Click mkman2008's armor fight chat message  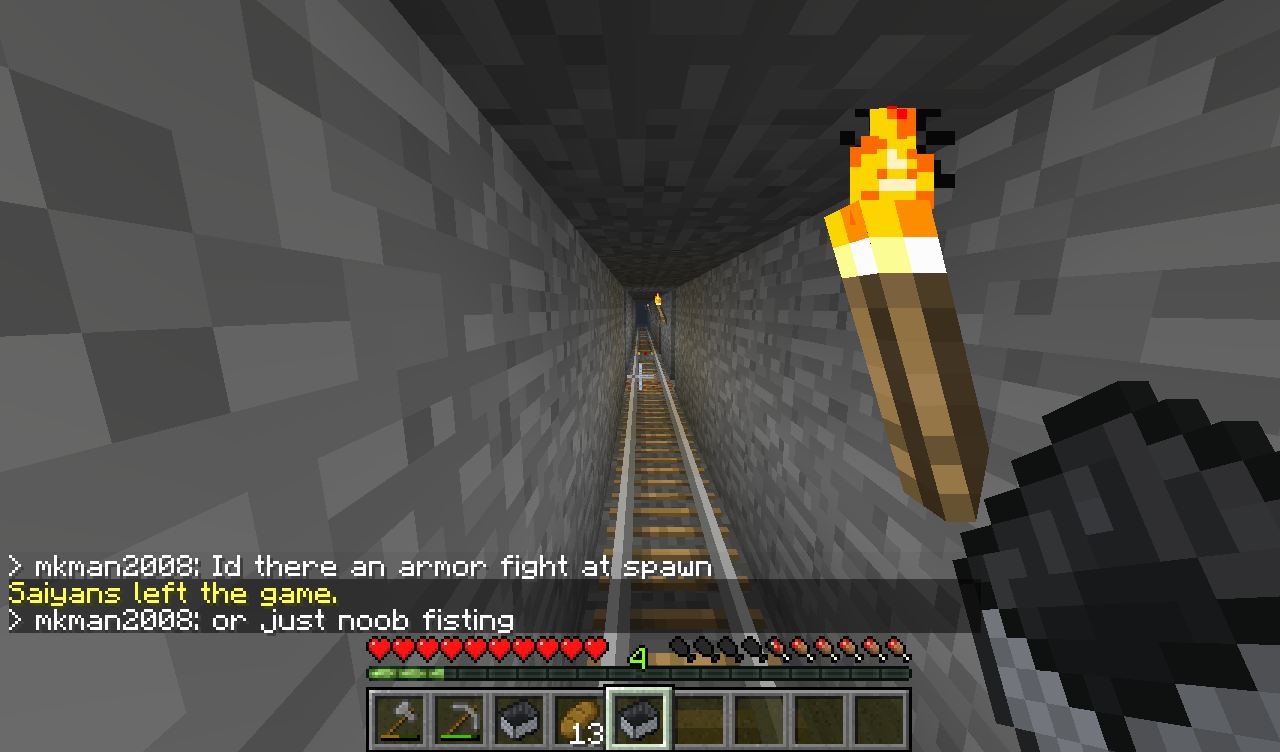tap(360, 566)
